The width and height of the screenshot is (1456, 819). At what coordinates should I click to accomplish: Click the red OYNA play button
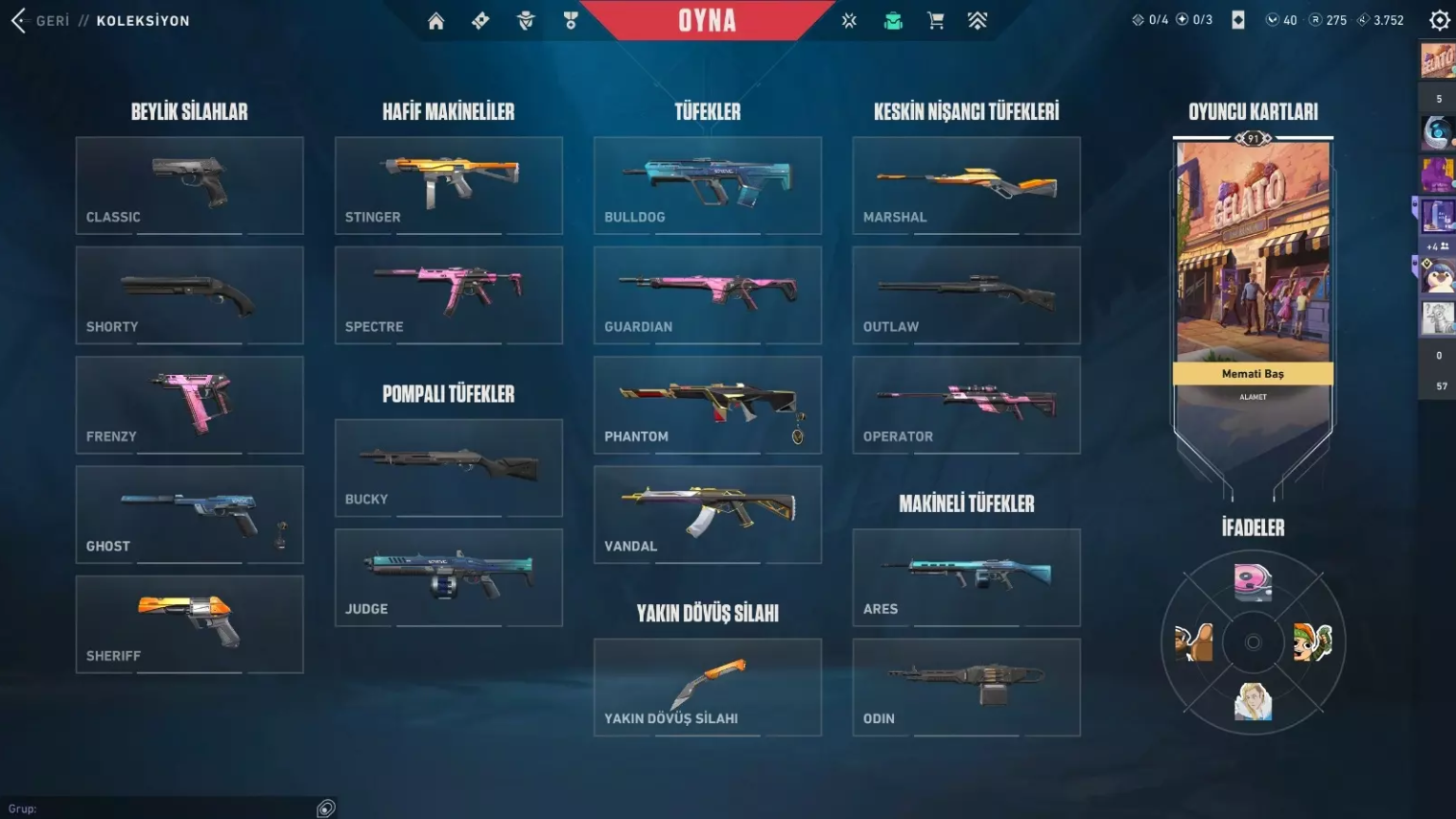(x=707, y=20)
